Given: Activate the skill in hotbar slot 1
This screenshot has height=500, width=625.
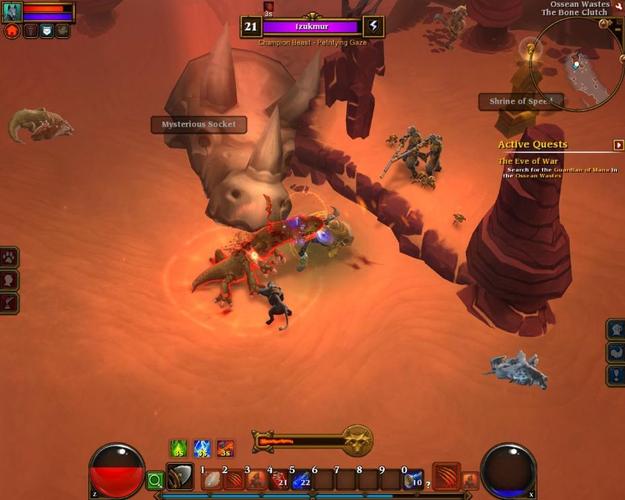Looking at the screenshot, I should click(211, 480).
